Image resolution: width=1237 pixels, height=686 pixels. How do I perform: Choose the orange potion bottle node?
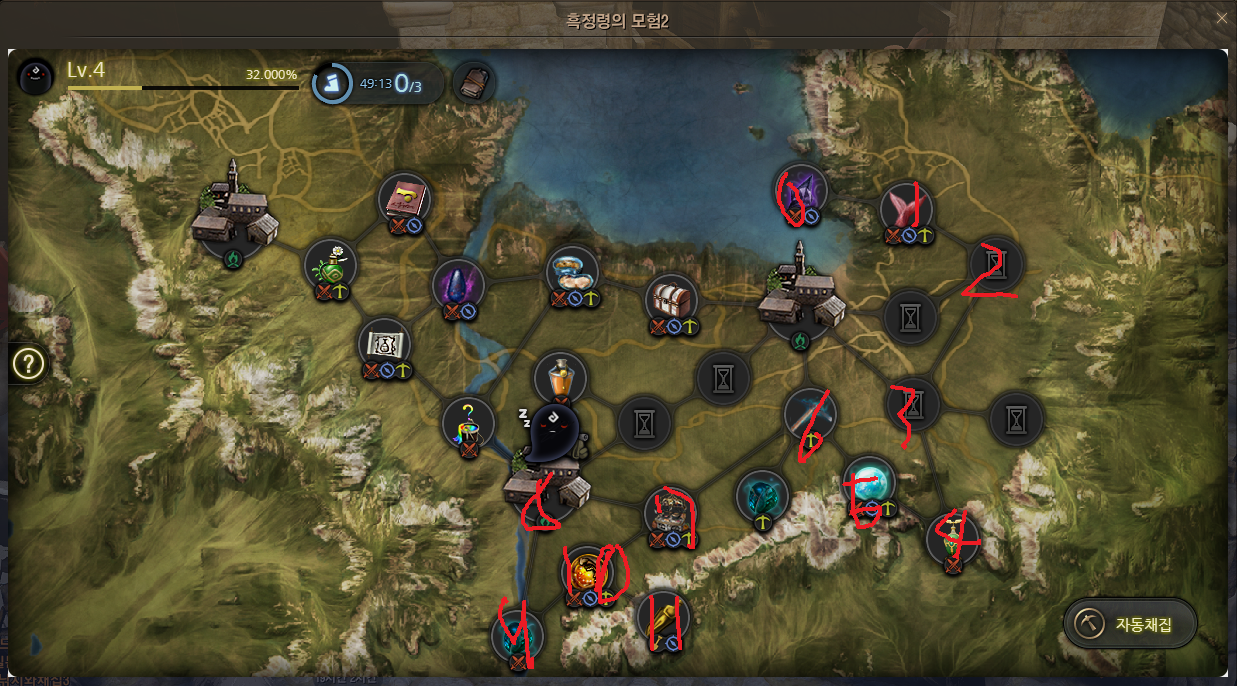(560, 378)
